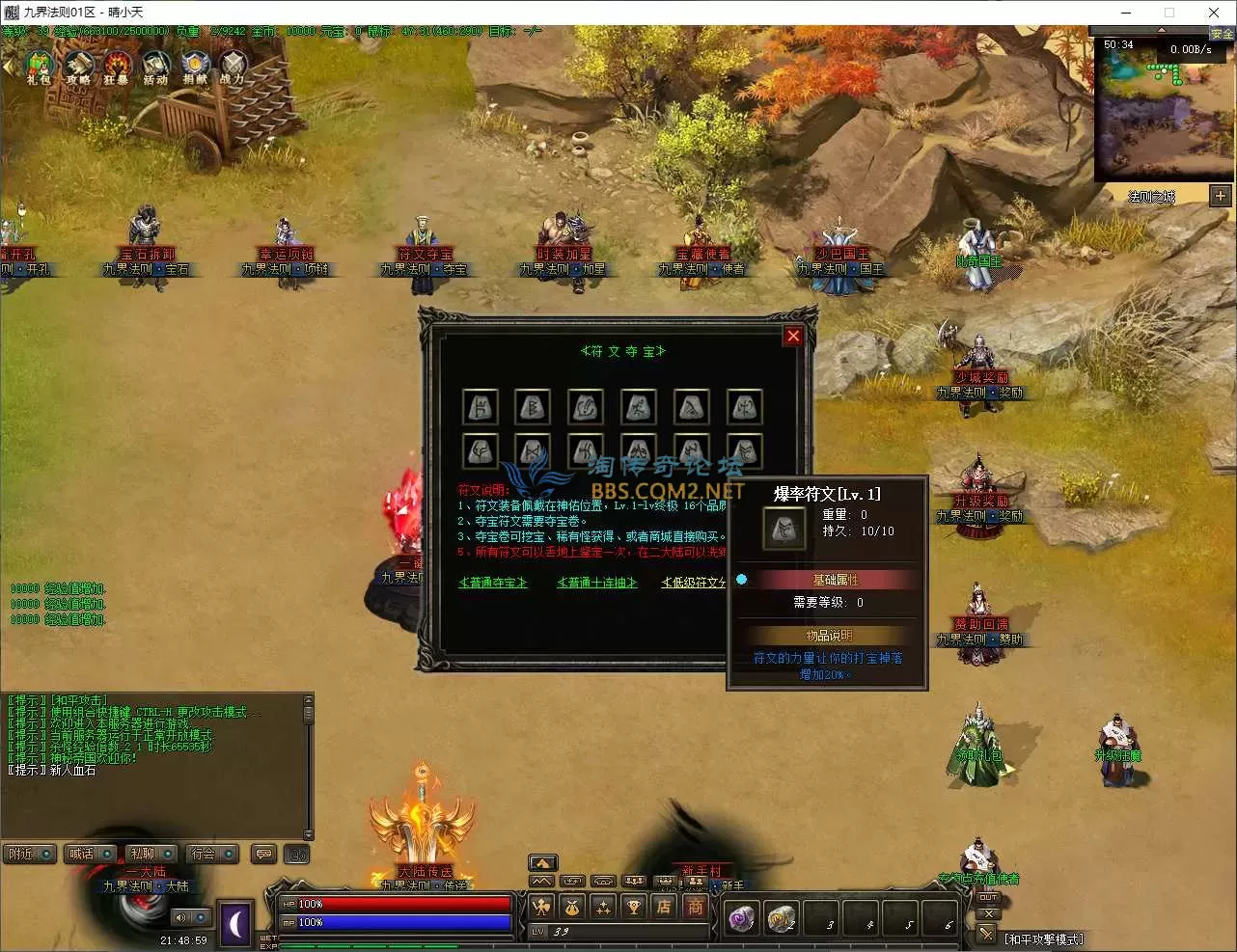This screenshot has height=952, width=1237.
Task: Open the 活动 events icon
Action: coord(155,68)
